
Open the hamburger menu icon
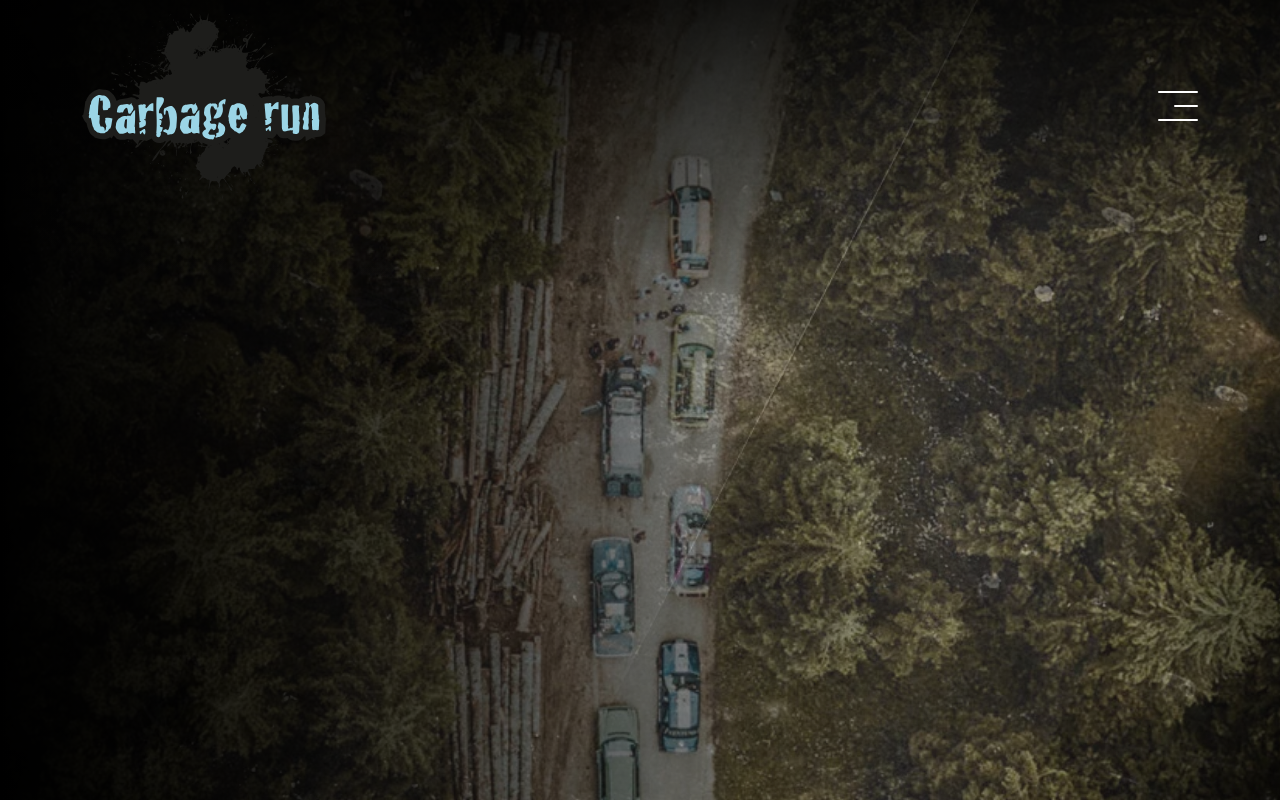click(x=1178, y=106)
